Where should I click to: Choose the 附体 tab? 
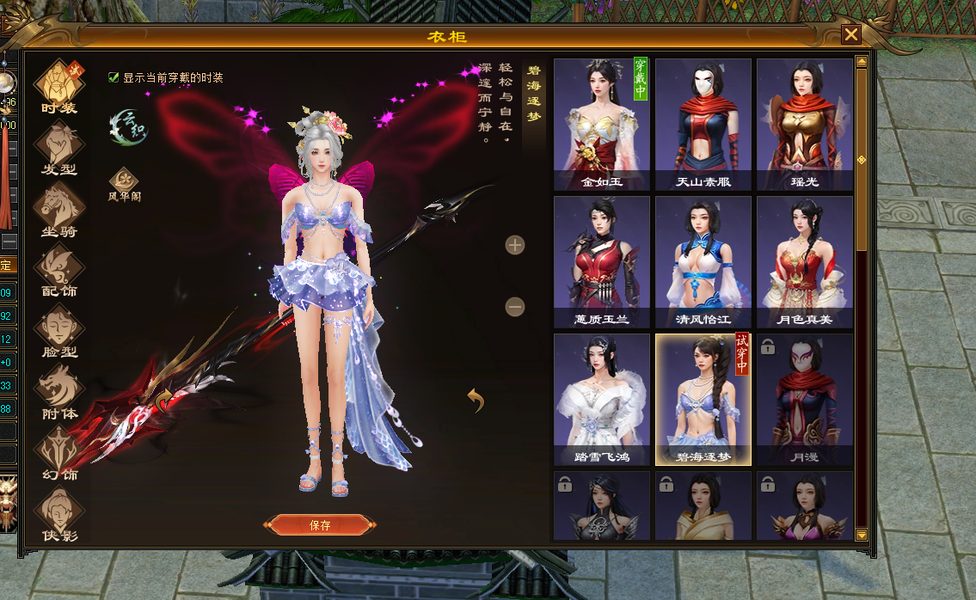click(x=59, y=391)
